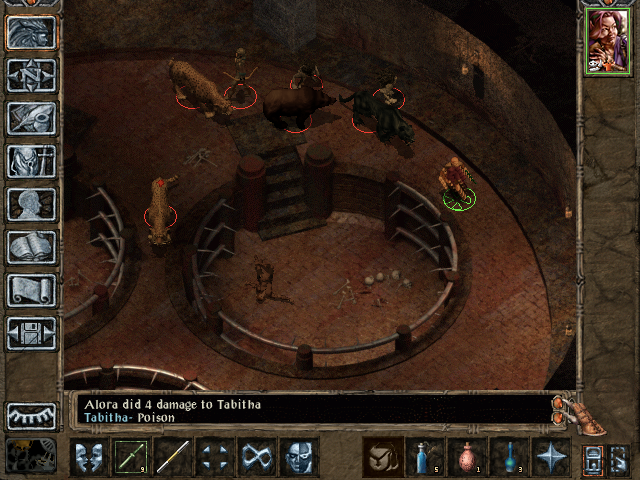Use the dark blue bottle quick item
The width and height of the screenshot is (640, 480).
click(509, 457)
